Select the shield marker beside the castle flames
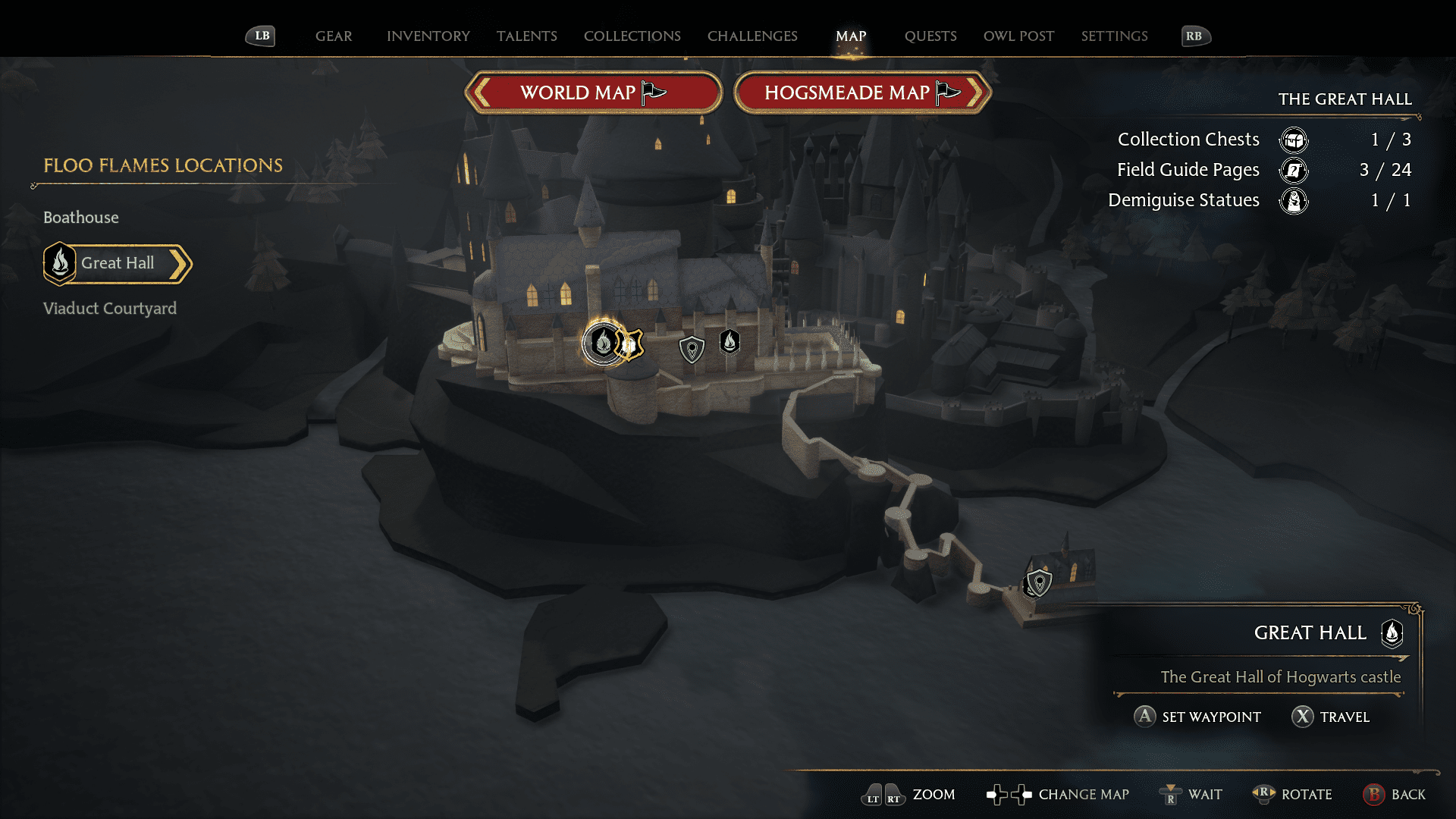The height and width of the screenshot is (819, 1456). coord(692,349)
